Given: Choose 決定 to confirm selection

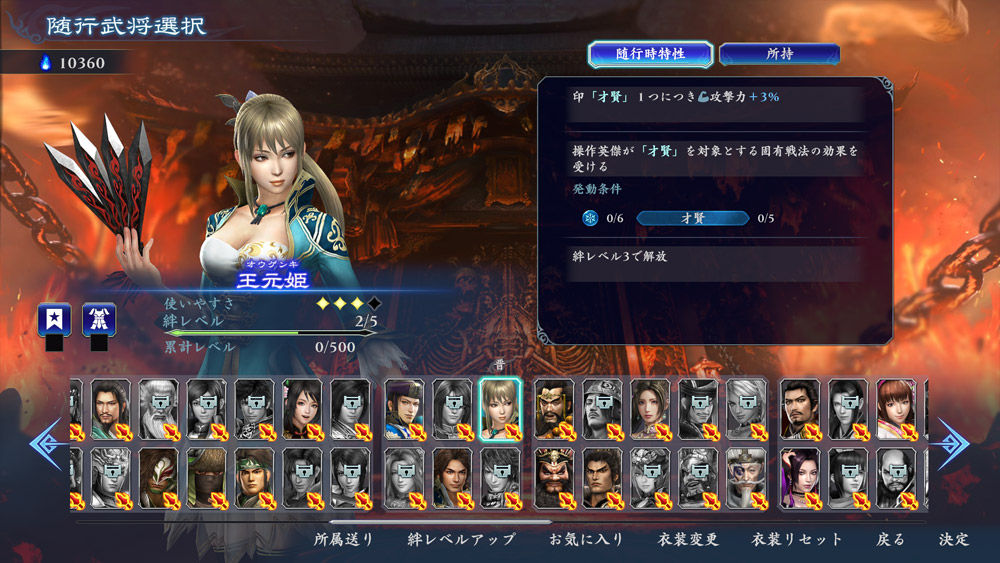Looking at the screenshot, I should [953, 539].
